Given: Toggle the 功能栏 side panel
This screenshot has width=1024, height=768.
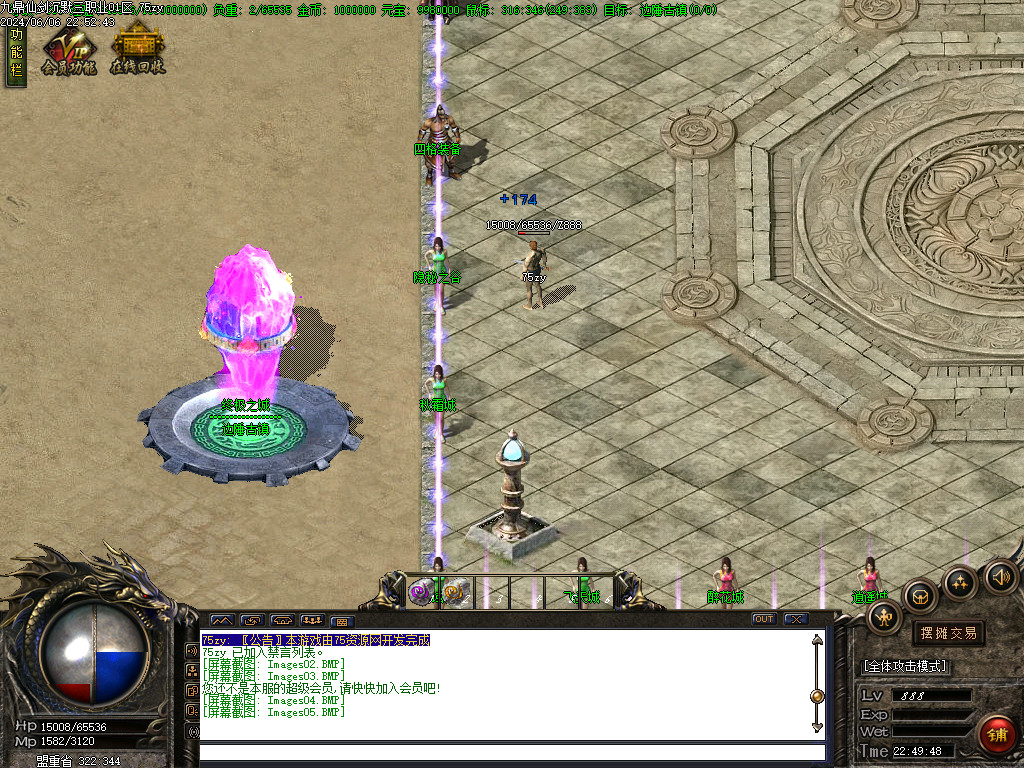Looking at the screenshot, I should [15, 57].
